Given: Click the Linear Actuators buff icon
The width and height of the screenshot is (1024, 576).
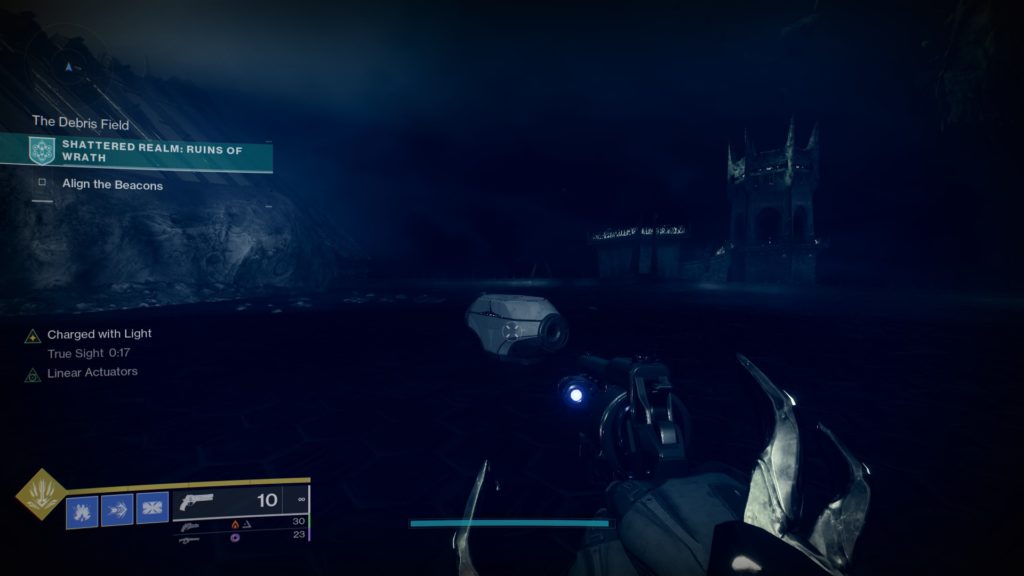Looking at the screenshot, I should (32, 374).
